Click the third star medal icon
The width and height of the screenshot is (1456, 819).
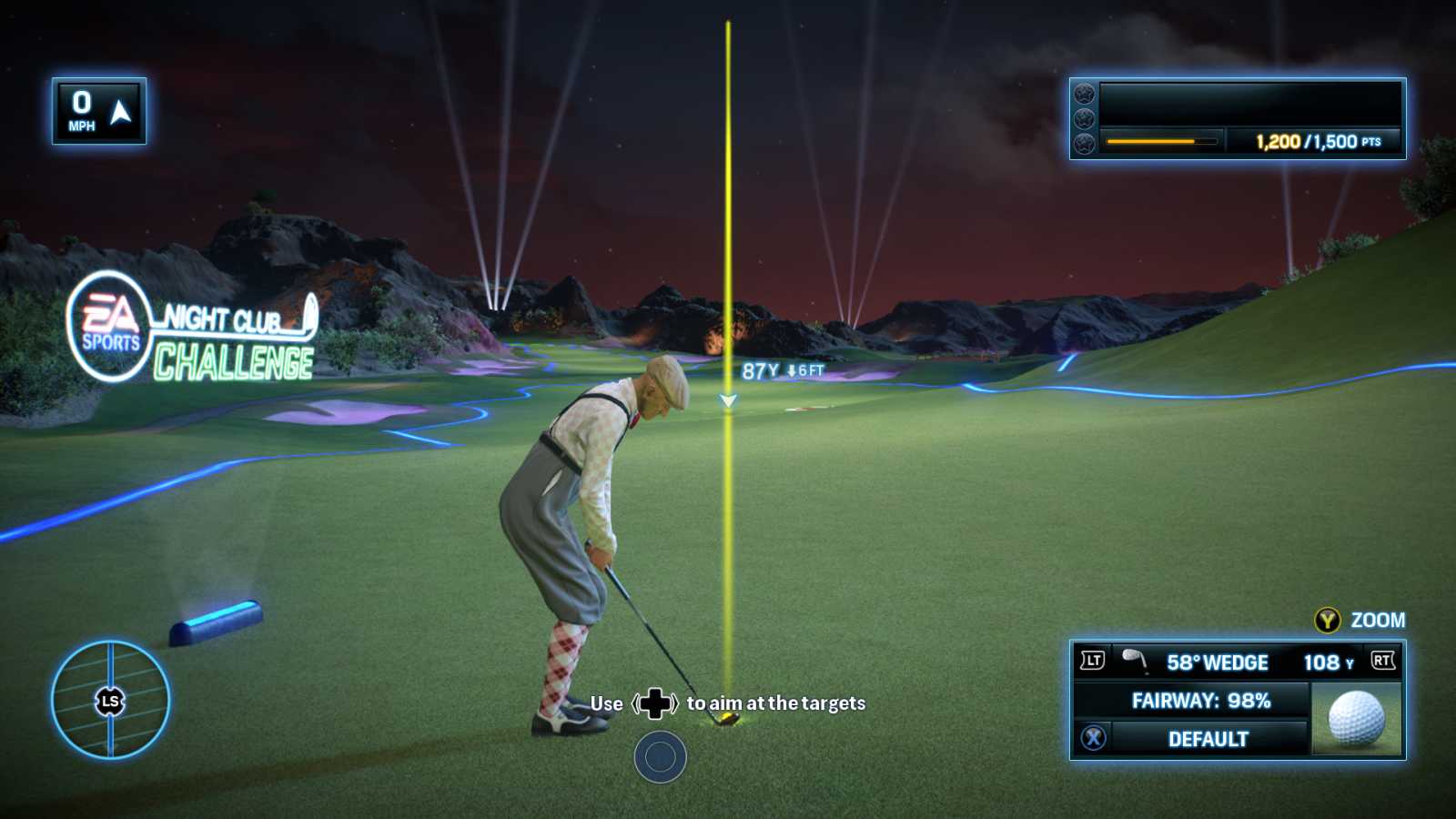(x=1083, y=142)
